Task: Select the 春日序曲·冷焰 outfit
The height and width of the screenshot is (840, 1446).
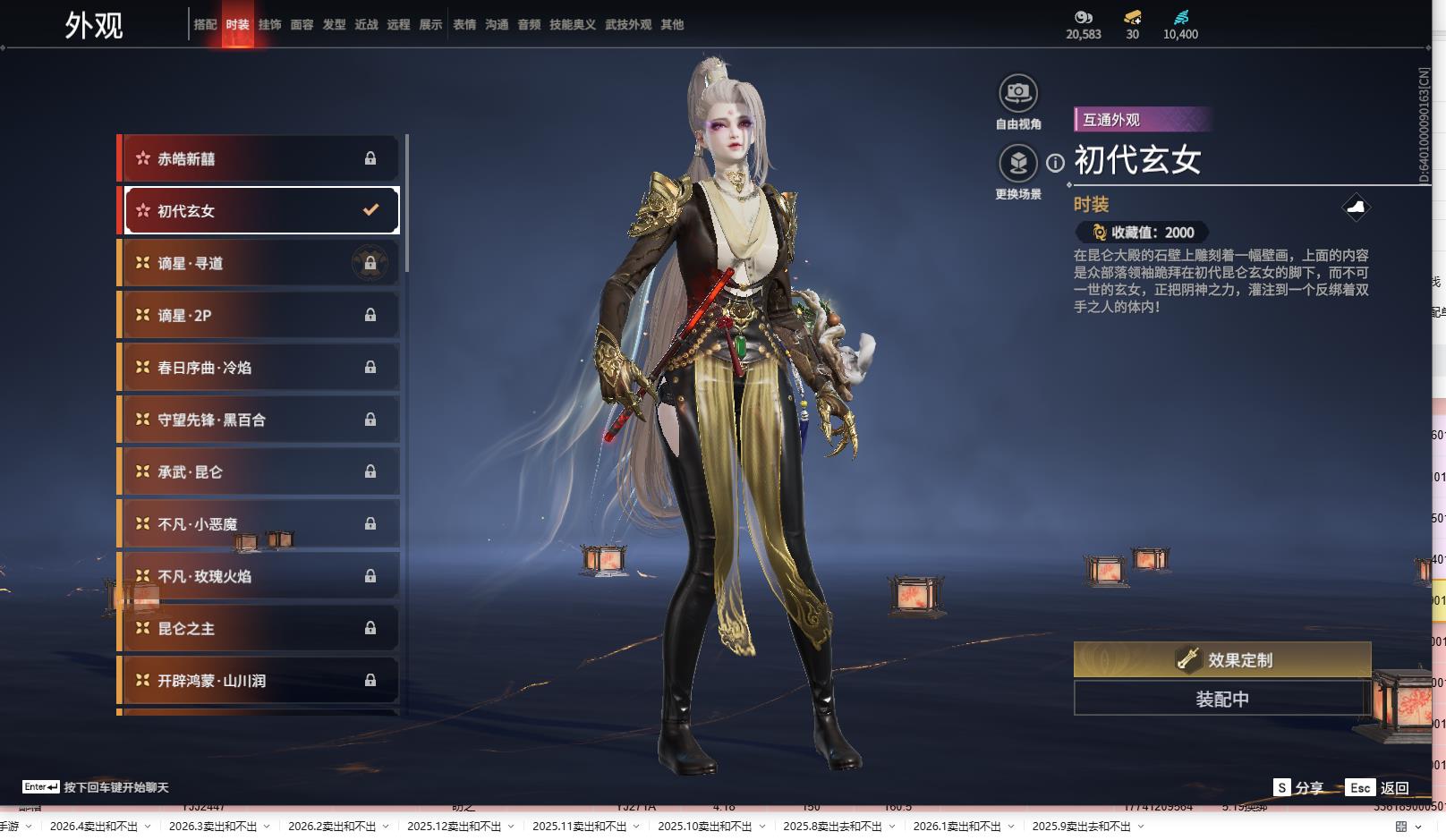Action: [x=259, y=368]
